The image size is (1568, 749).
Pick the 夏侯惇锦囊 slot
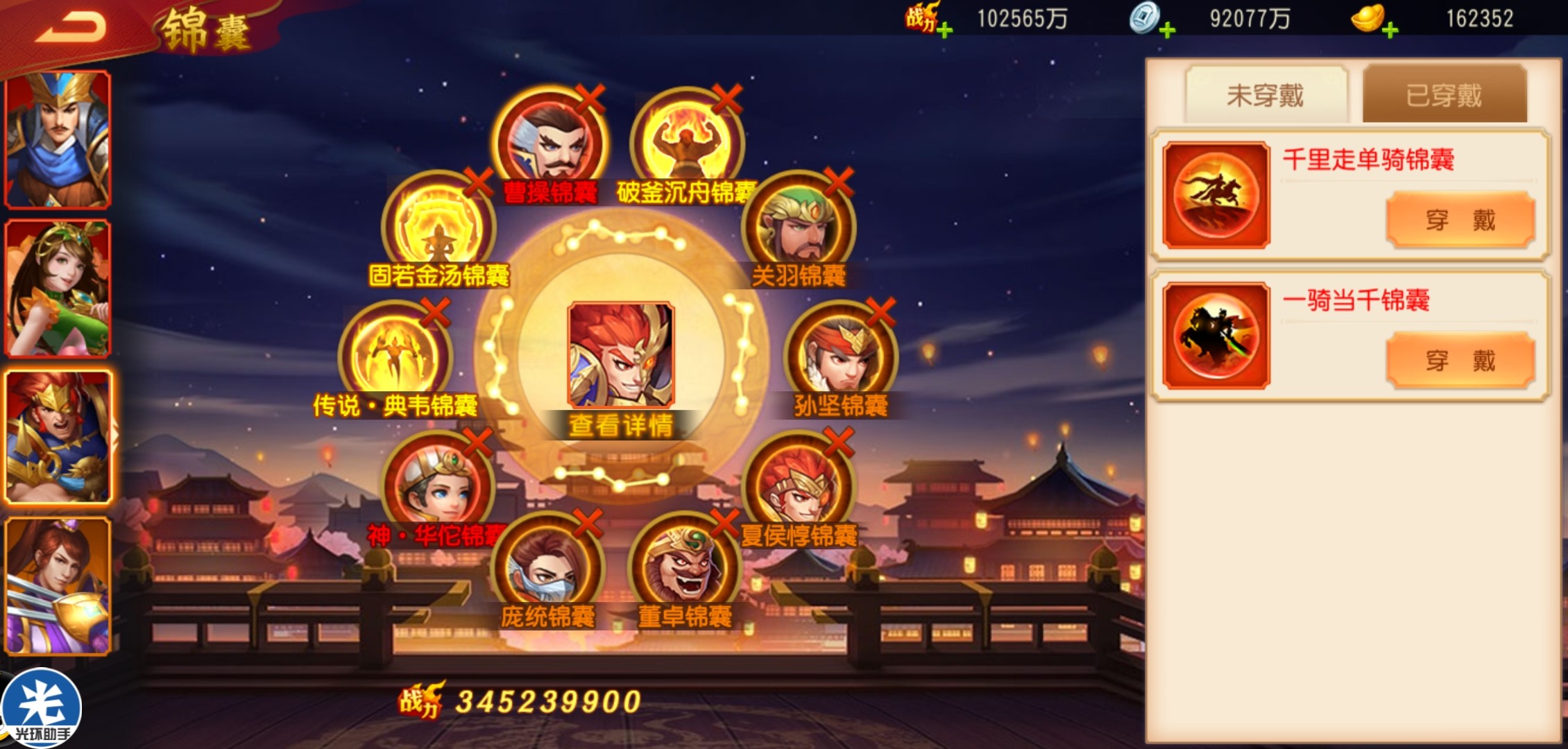798,487
